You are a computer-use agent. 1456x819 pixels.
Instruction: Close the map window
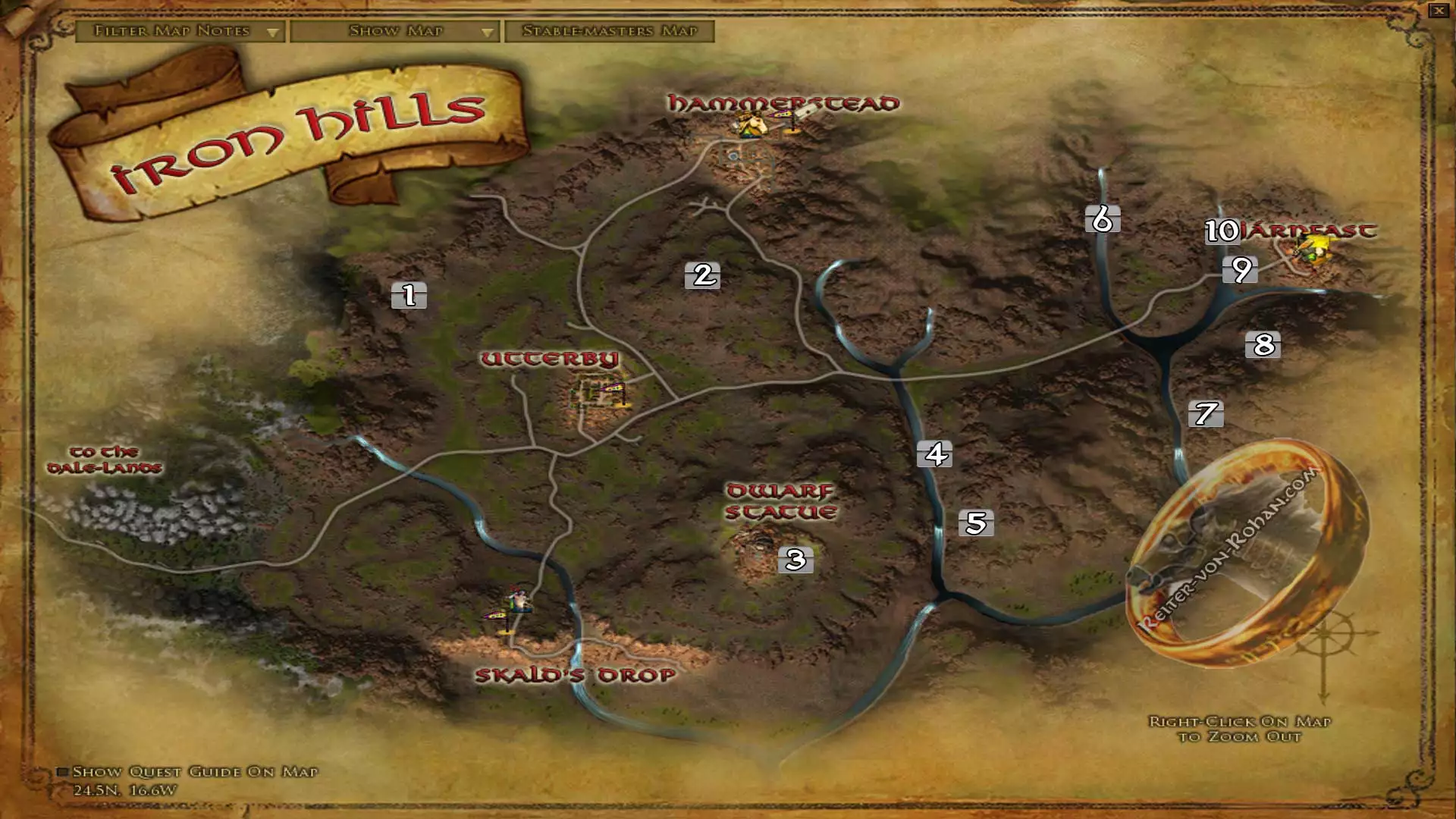pyautogui.click(x=1438, y=11)
